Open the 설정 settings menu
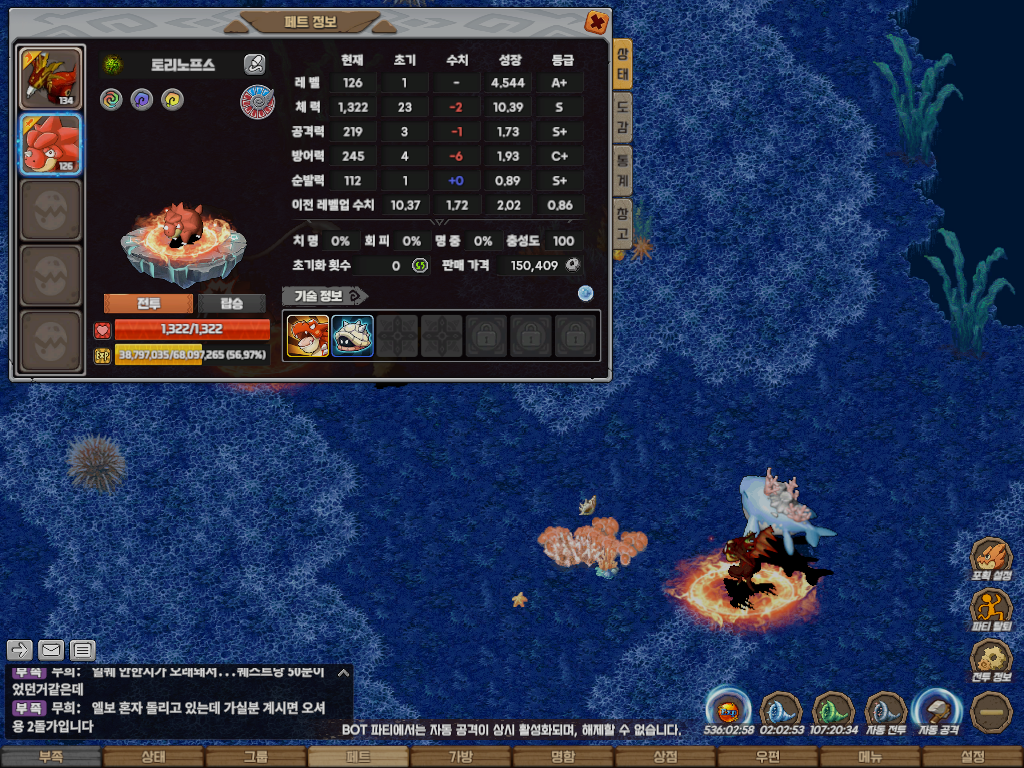Image resolution: width=1024 pixels, height=768 pixels. pyautogui.click(x=972, y=757)
